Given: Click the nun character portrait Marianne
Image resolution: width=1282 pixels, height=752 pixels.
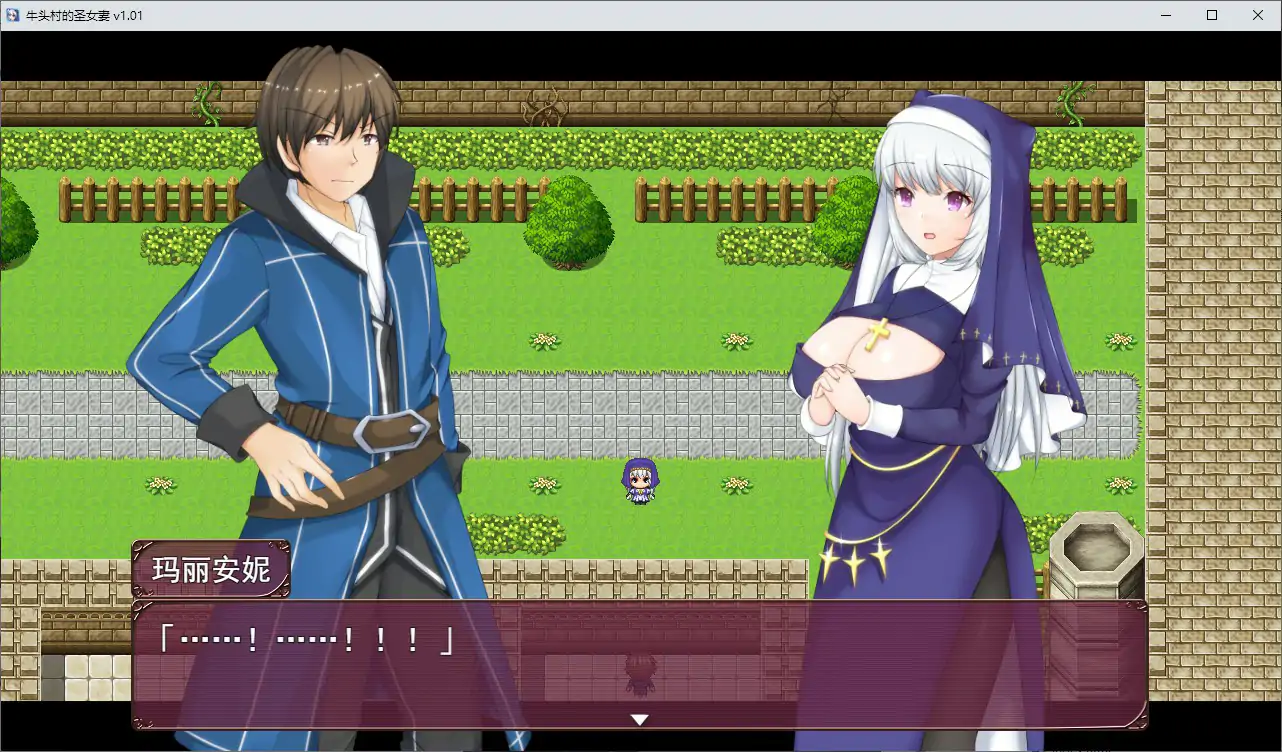Looking at the screenshot, I should [x=930, y=300].
